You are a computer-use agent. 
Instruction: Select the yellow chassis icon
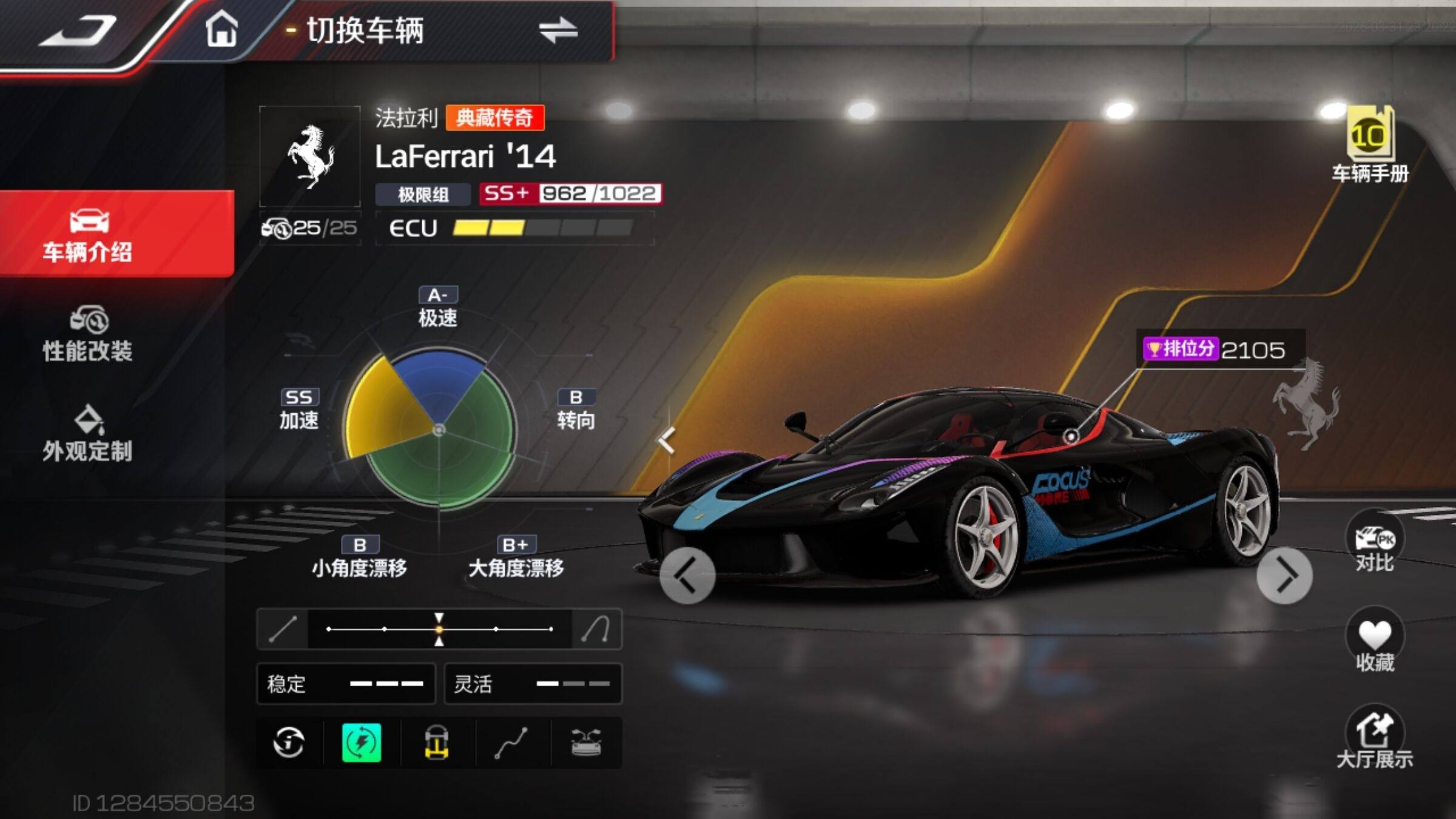click(x=436, y=743)
